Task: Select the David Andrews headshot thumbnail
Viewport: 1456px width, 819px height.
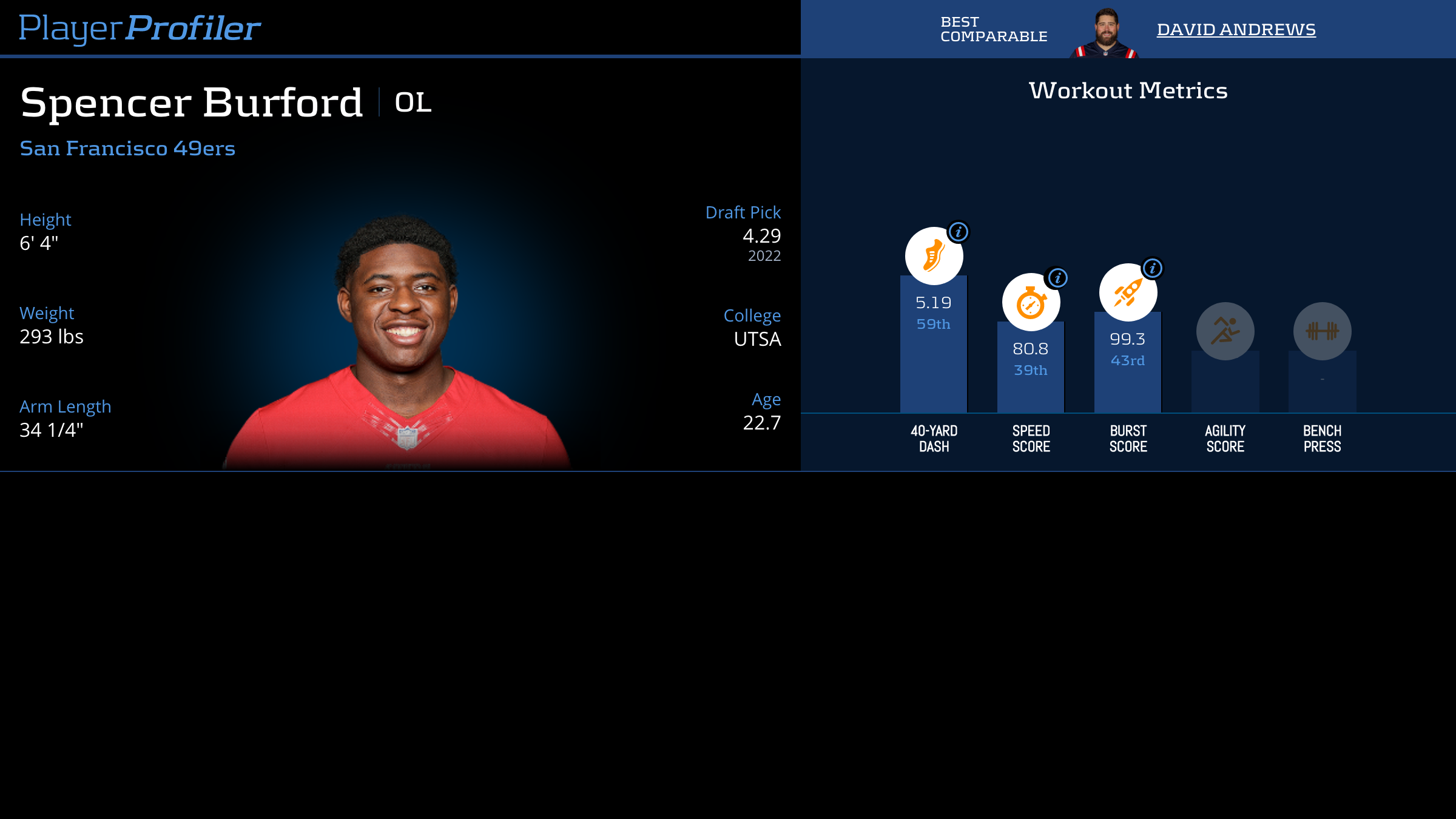Action: pyautogui.click(x=1105, y=33)
